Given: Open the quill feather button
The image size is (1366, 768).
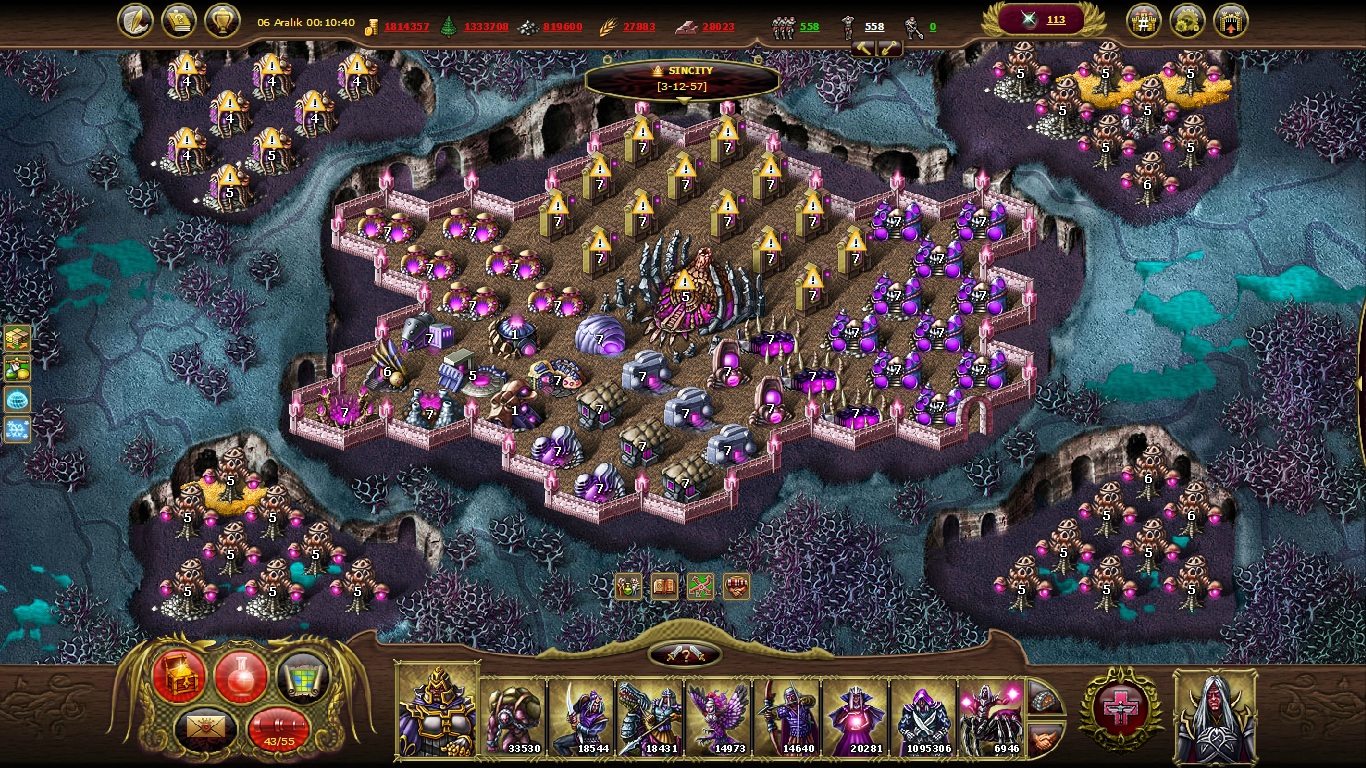Looking at the screenshot, I should [136, 20].
